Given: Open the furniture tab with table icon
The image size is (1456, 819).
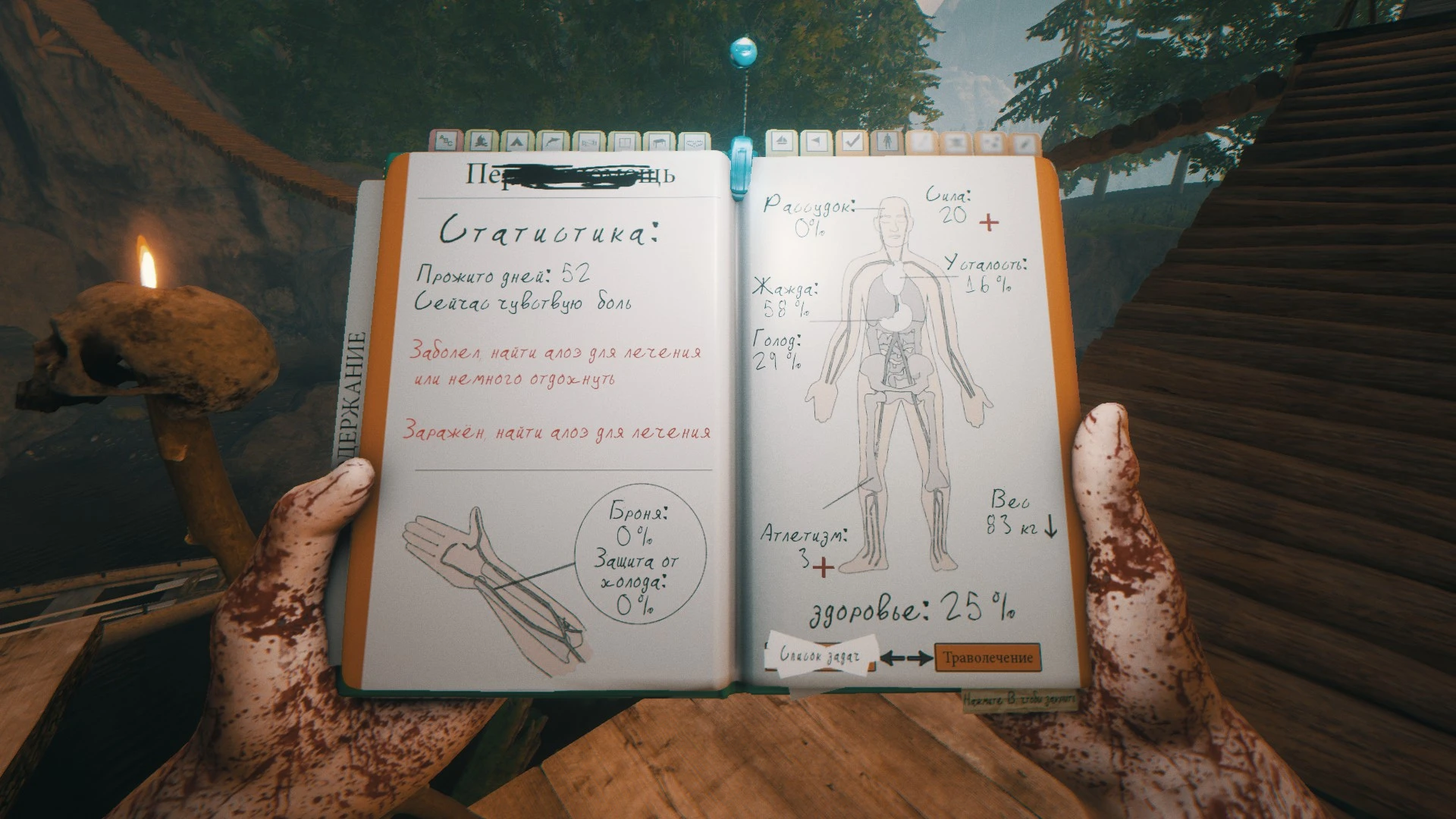Looking at the screenshot, I should click(x=661, y=141).
